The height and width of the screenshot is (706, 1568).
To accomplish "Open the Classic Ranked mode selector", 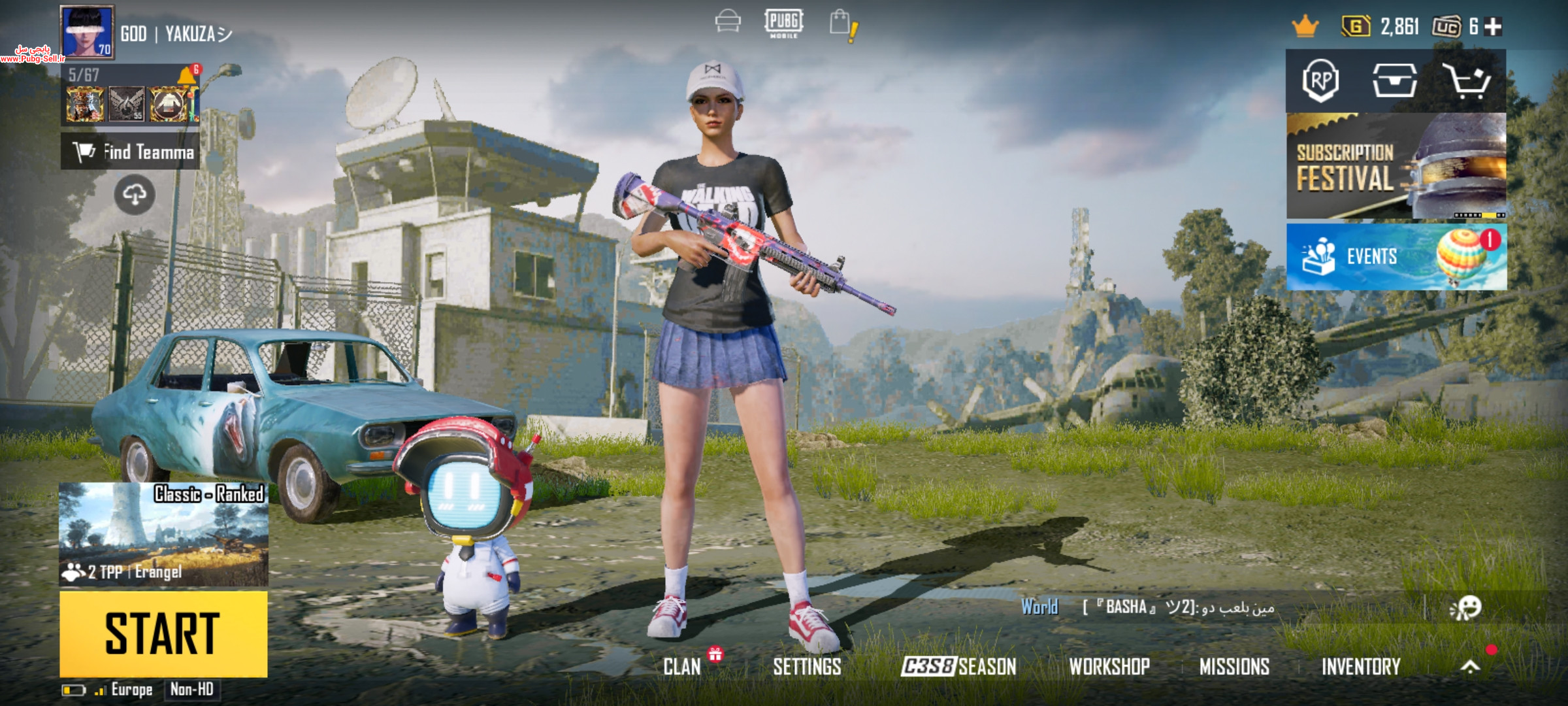I will (x=163, y=534).
